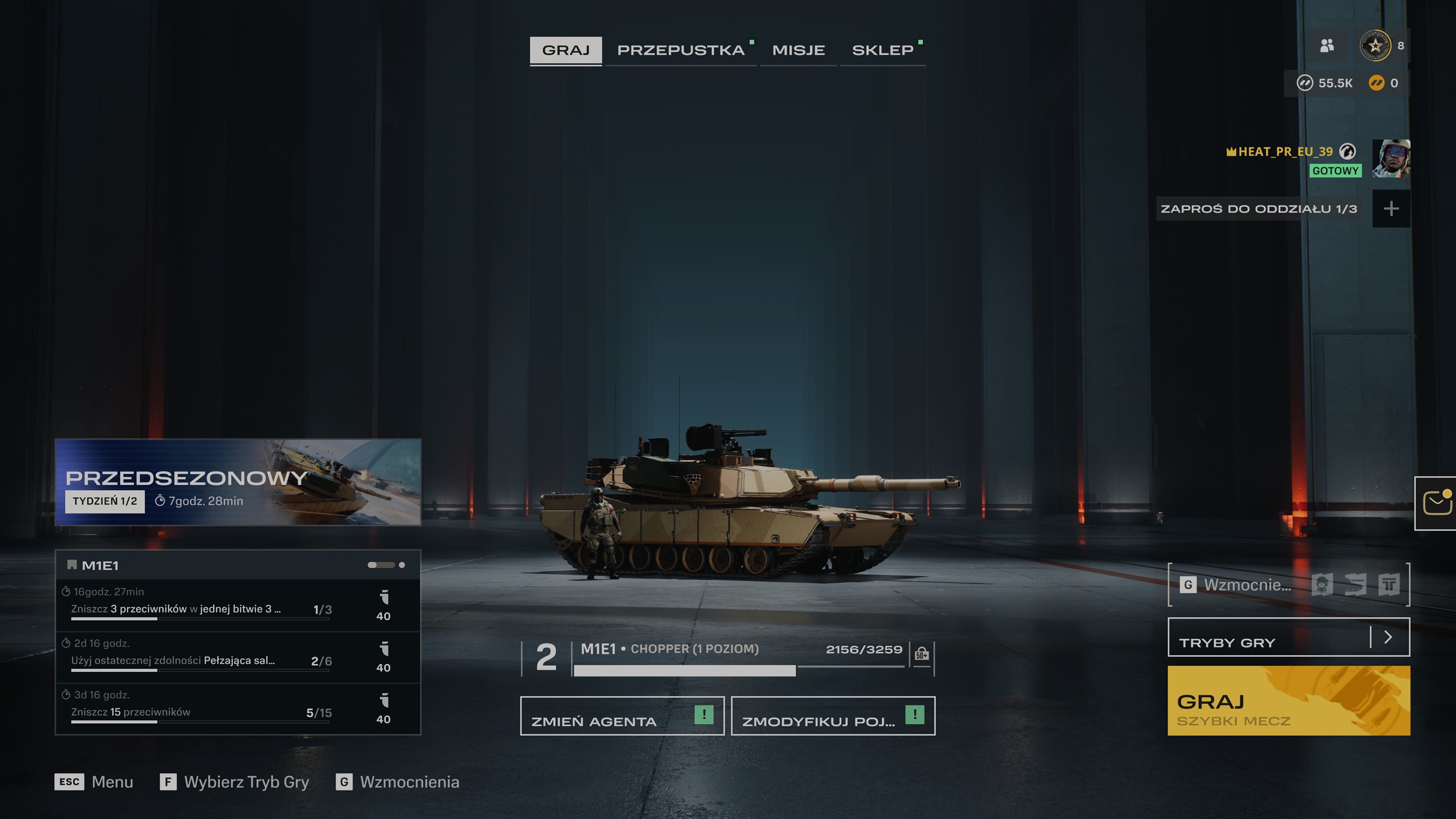Select the tank vehicle icon in Wzmocnienia bar
The height and width of the screenshot is (819, 1456).
[x=1355, y=585]
